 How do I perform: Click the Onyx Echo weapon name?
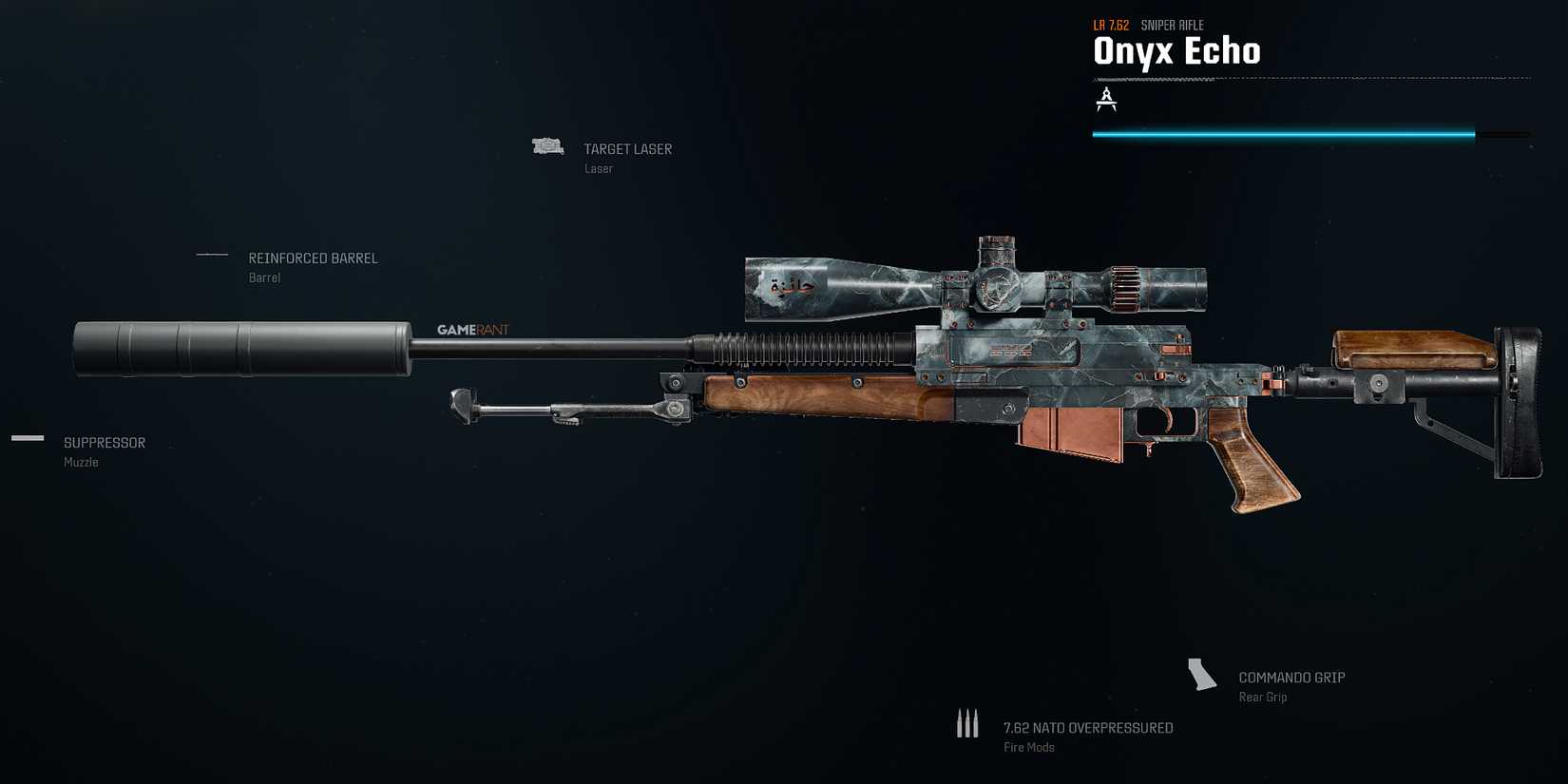point(1177,51)
